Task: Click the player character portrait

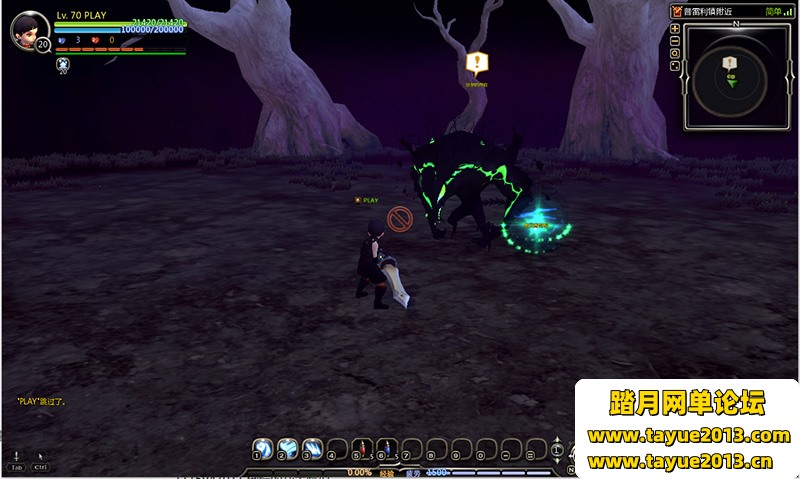Action: 29,31
